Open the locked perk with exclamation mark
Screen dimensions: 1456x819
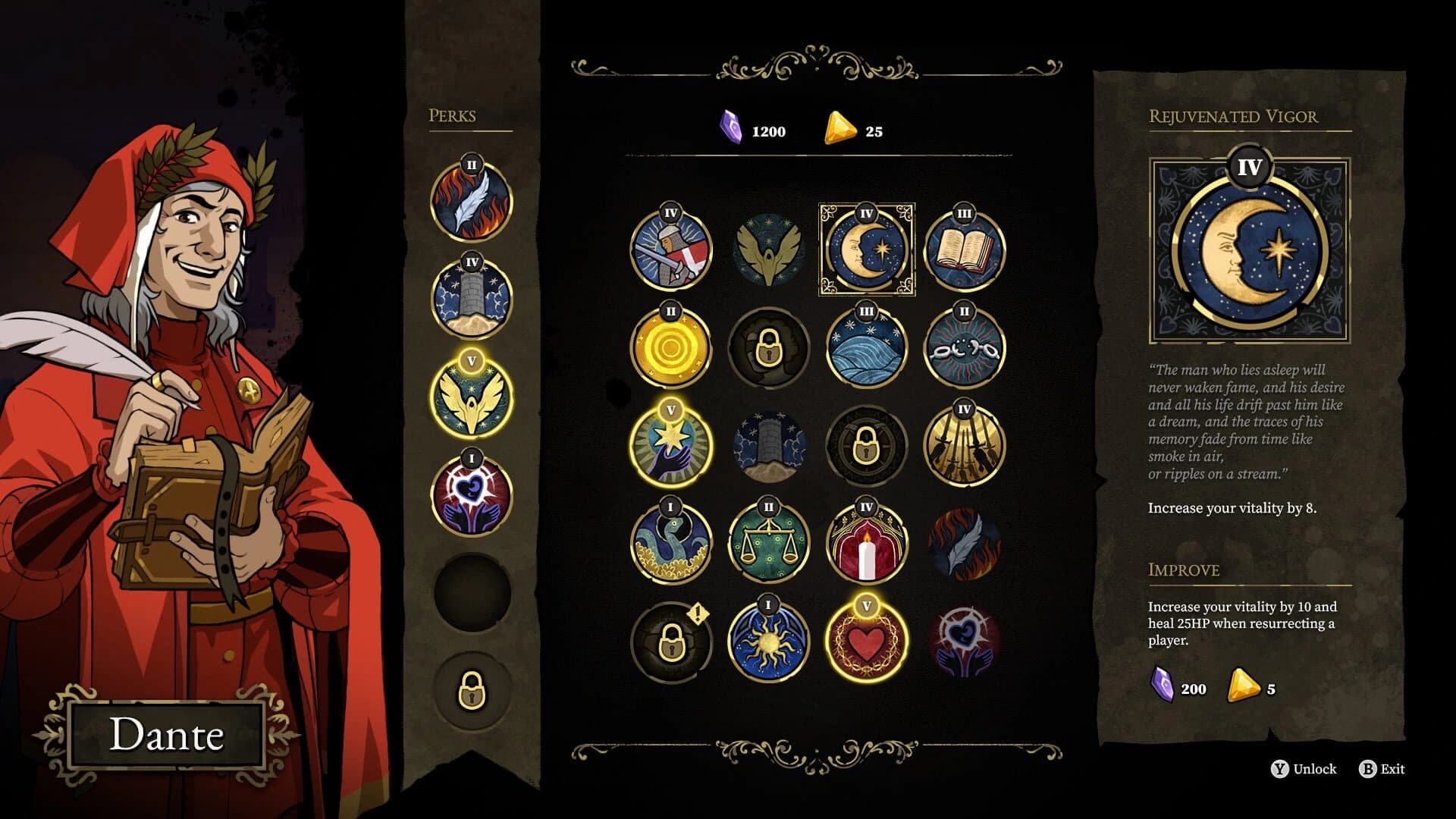pos(671,642)
